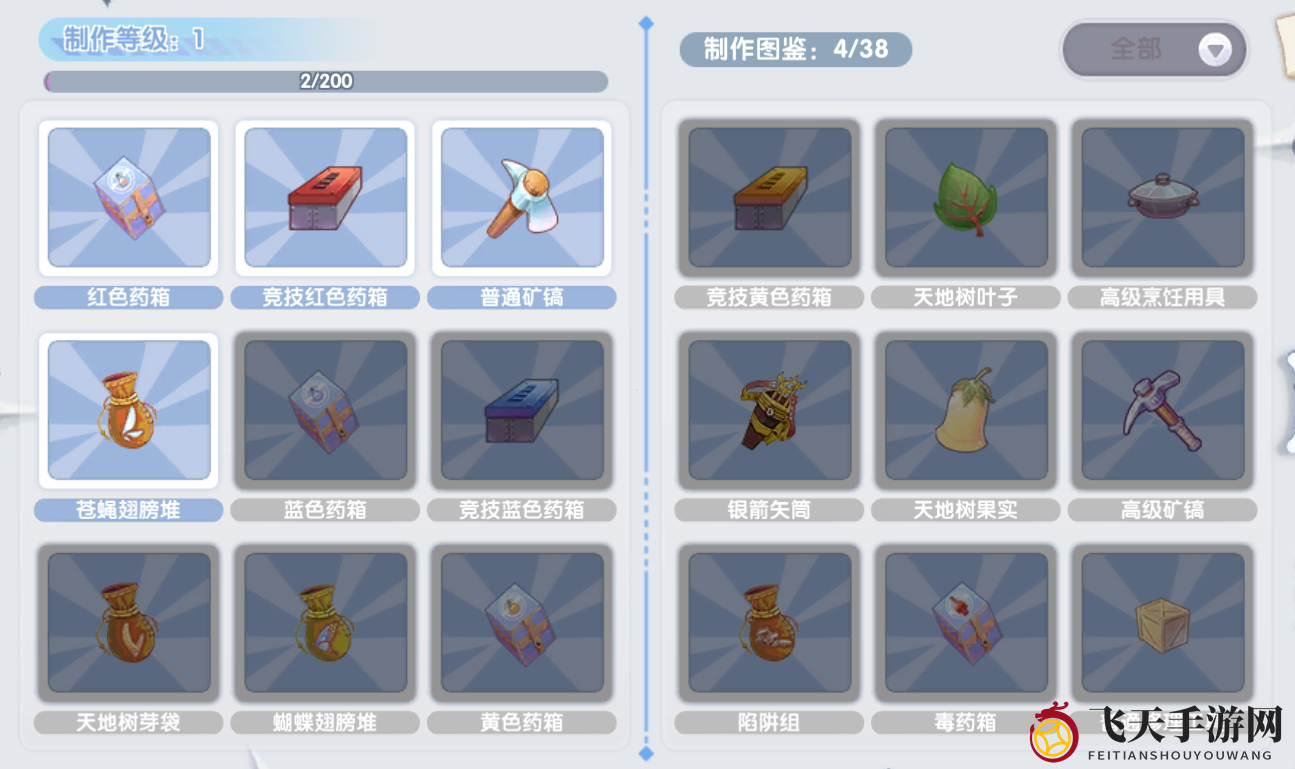
Task: Click the 高级矿镐 advanced pickaxe icon
Action: pyautogui.click(x=1161, y=410)
